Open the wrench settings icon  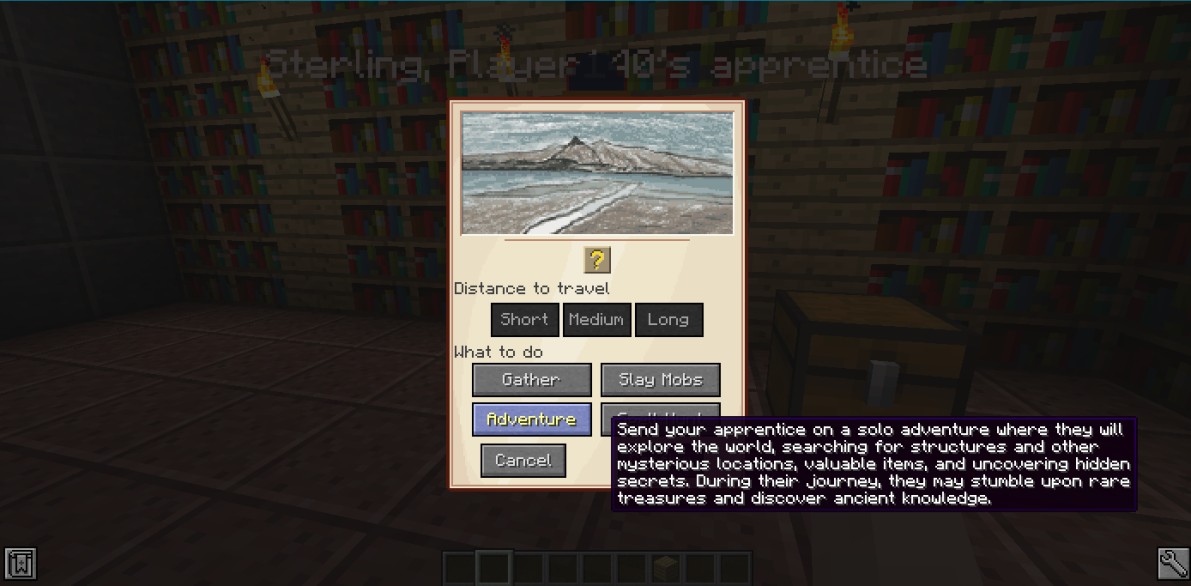tap(1172, 564)
